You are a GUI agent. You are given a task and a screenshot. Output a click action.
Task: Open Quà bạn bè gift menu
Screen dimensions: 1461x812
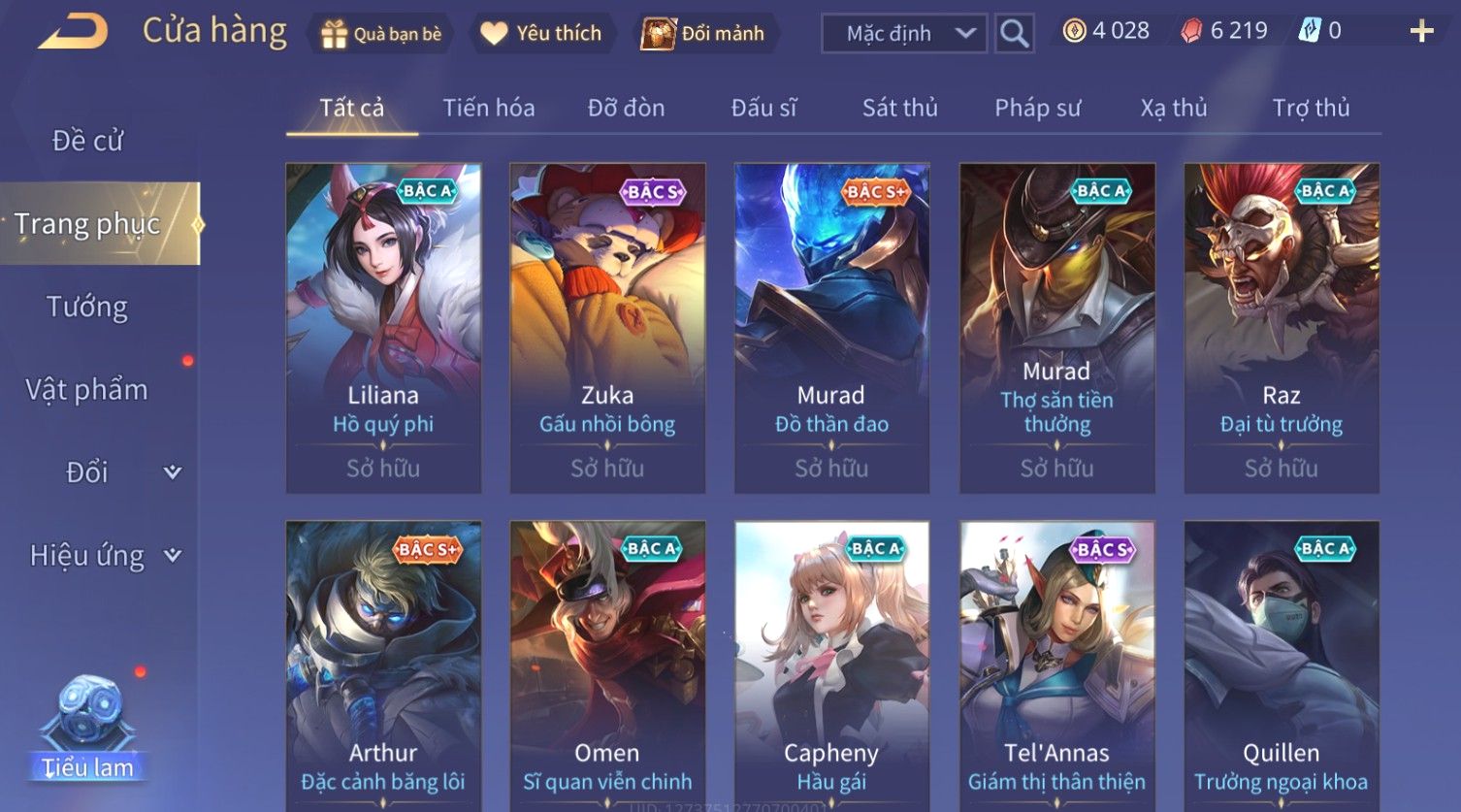[x=381, y=34]
